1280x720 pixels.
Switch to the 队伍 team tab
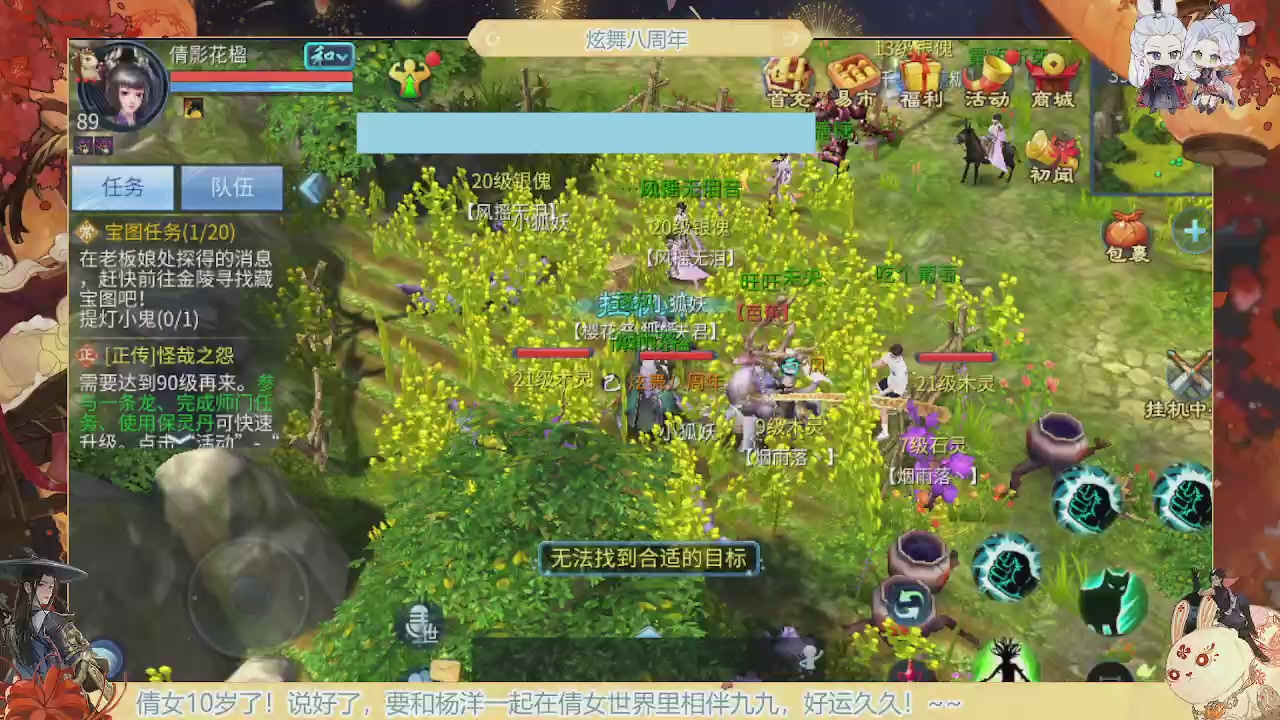(x=232, y=188)
